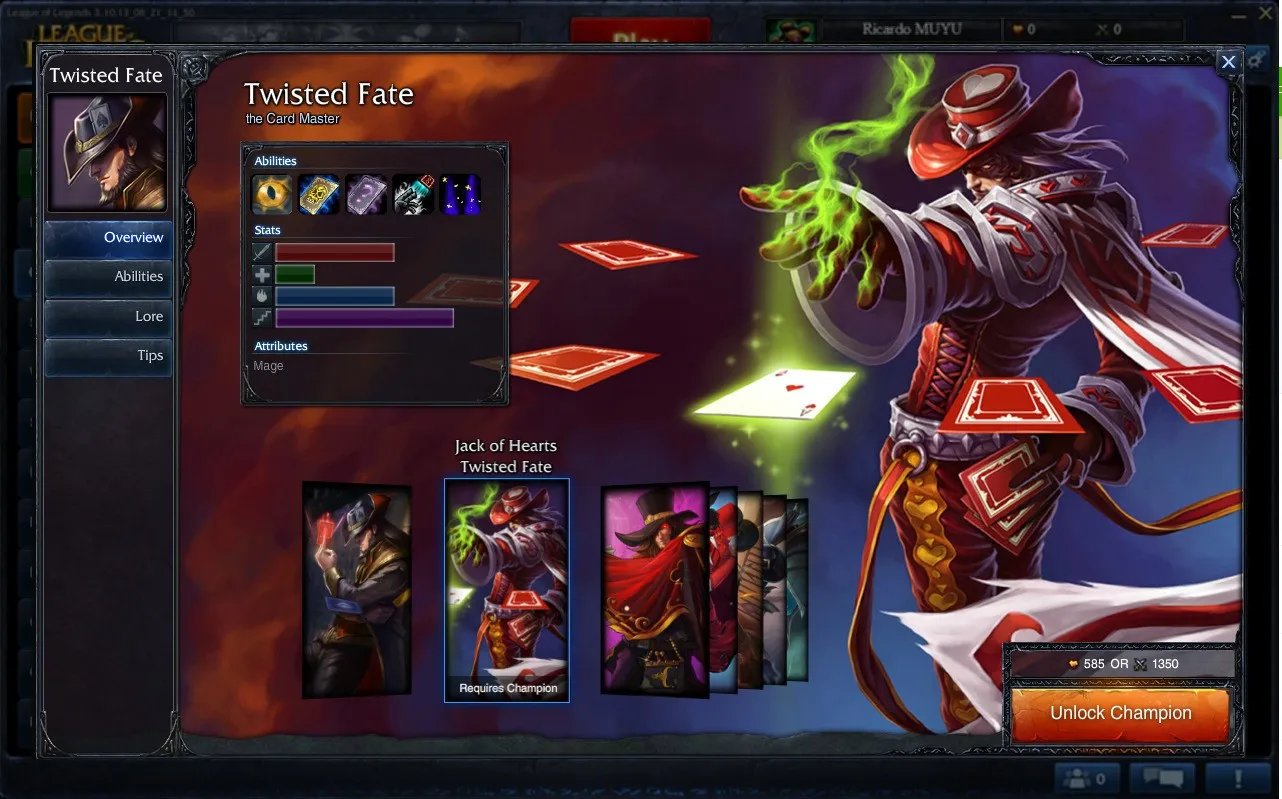Viewport: 1282px width, 799px height.
Task: Switch to the Overview tab
Action: [x=108, y=238]
